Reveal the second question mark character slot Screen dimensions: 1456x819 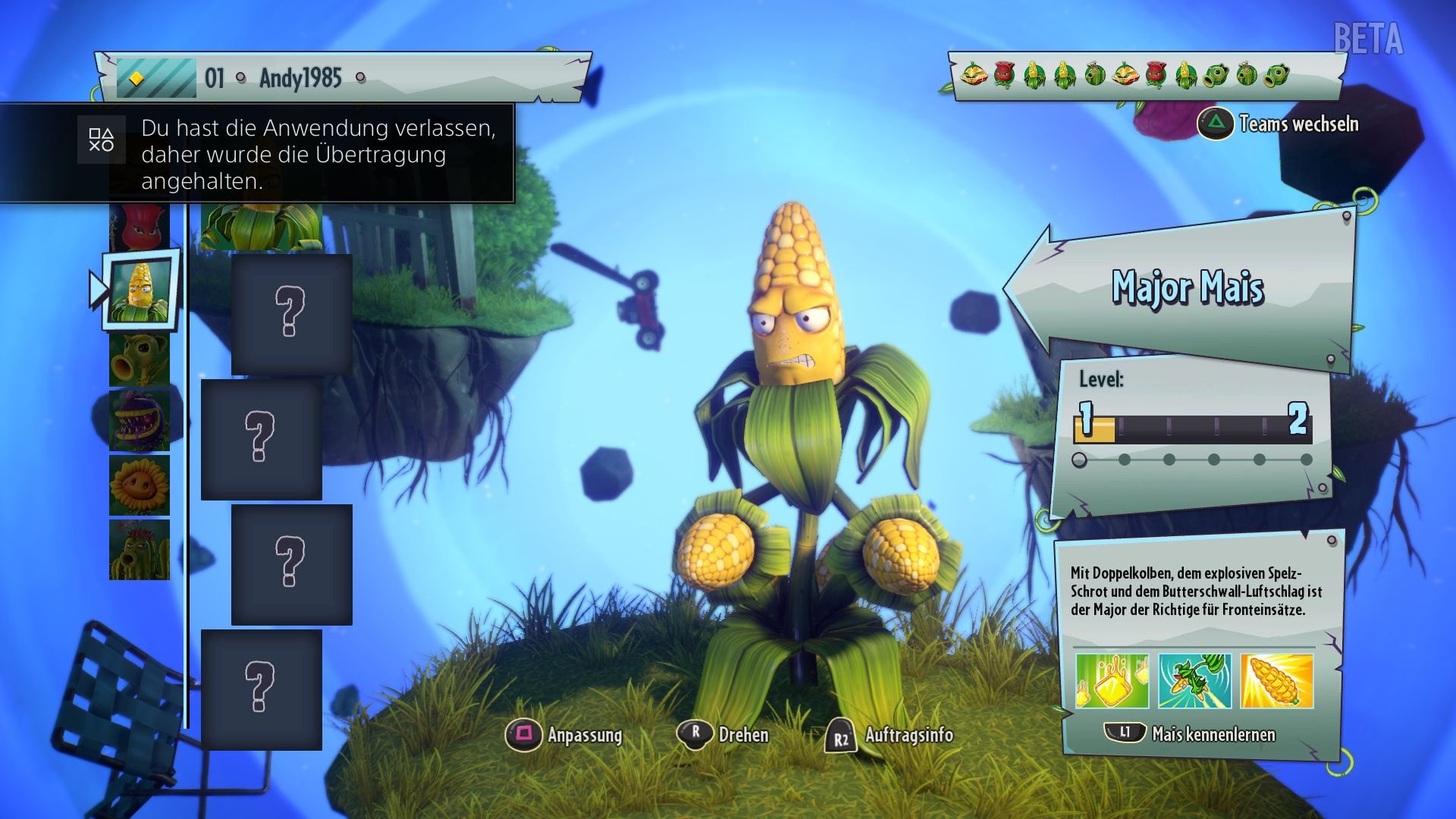pyautogui.click(x=262, y=440)
